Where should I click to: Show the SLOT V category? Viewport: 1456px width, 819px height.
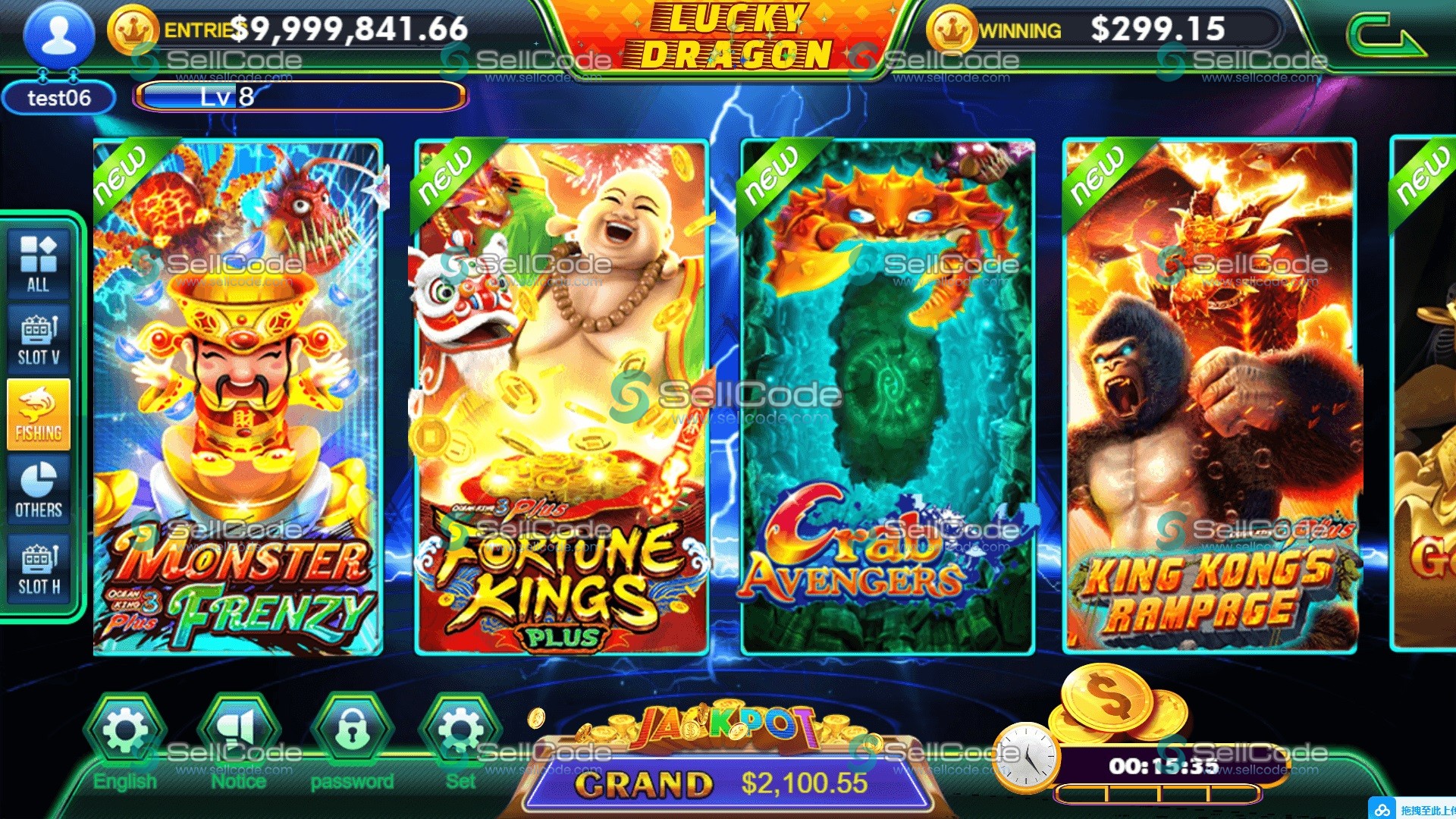[39, 339]
